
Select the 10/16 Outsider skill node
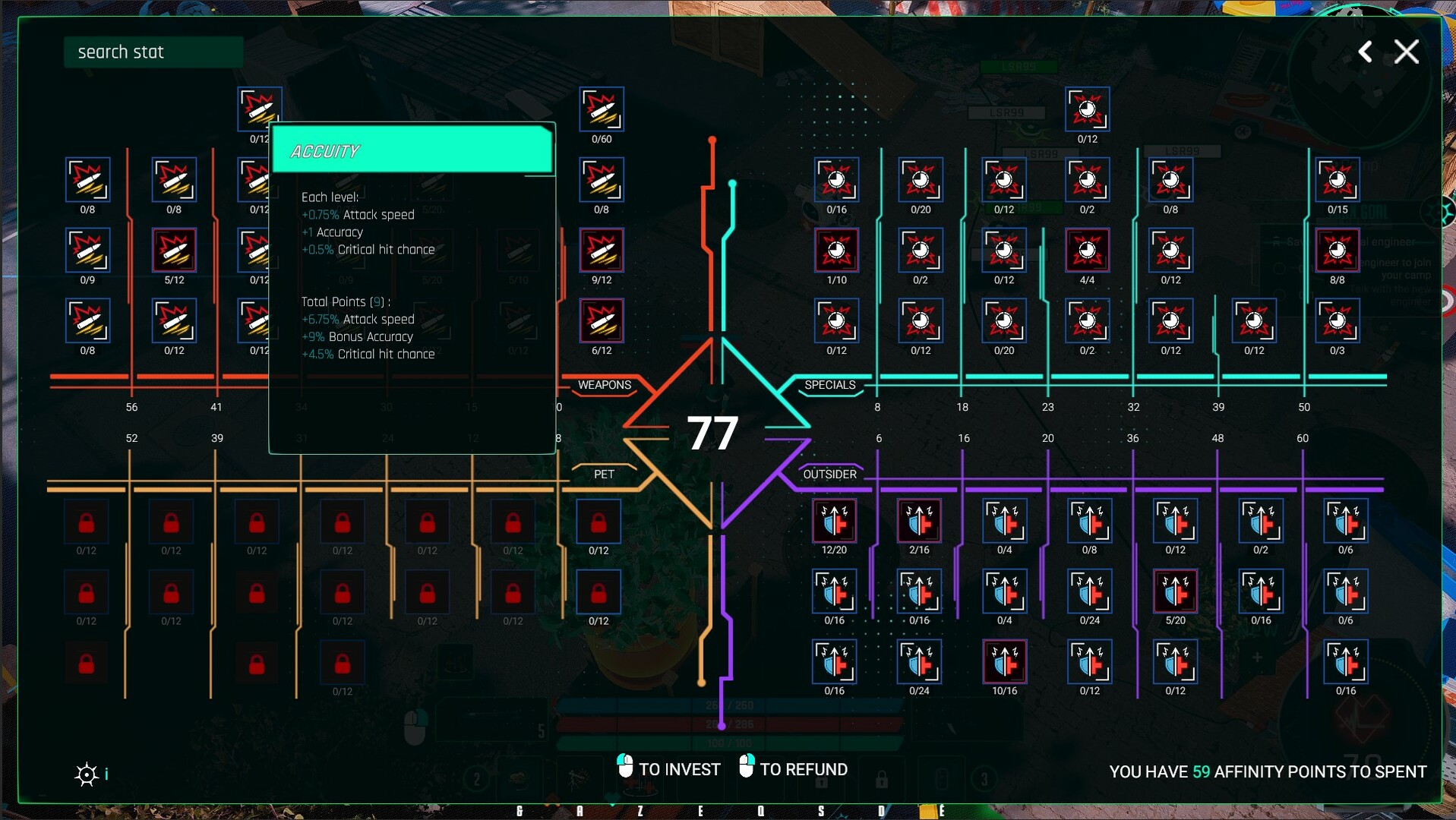[1004, 662]
